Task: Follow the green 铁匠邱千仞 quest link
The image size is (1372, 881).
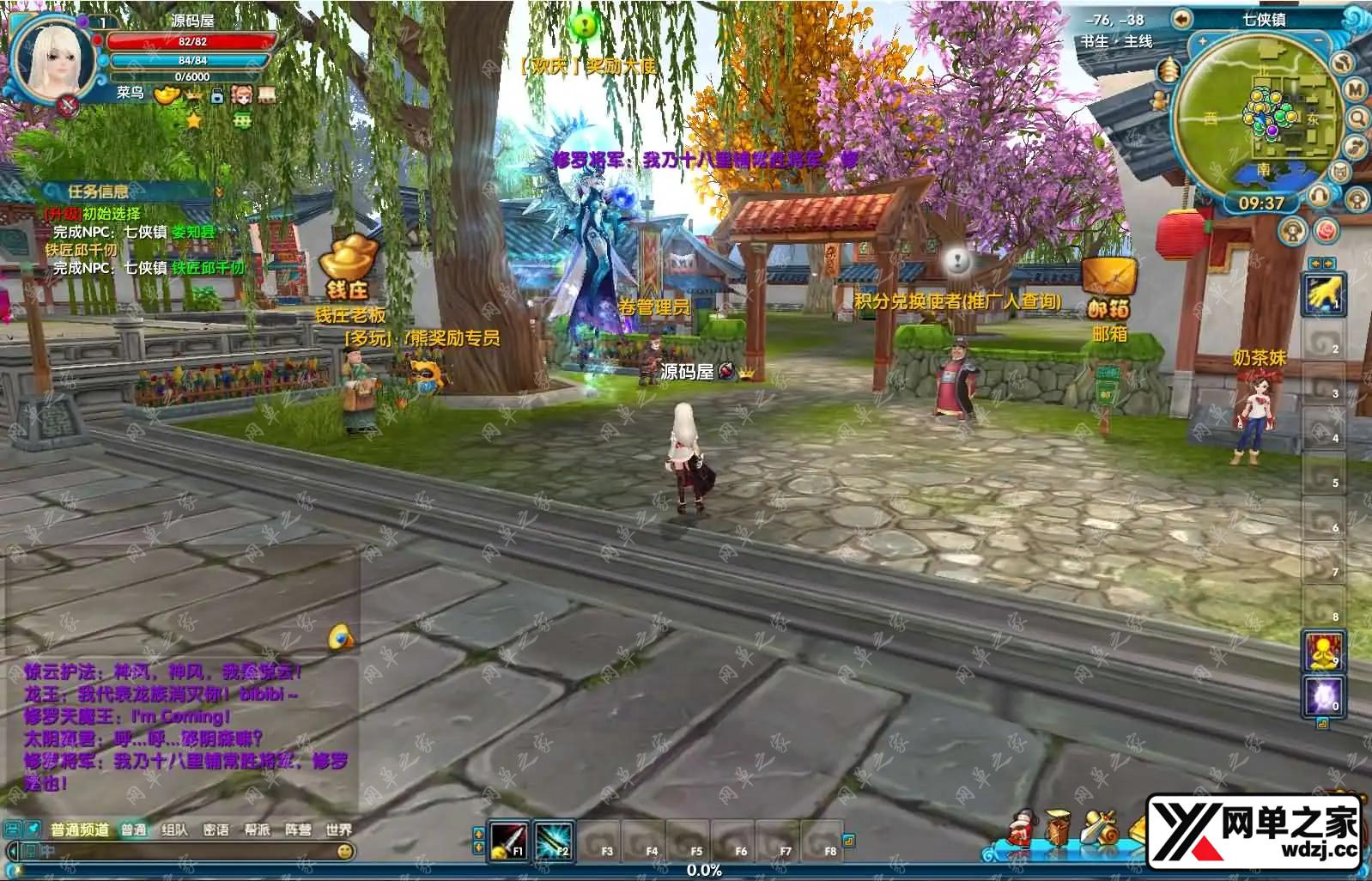Action: 208,268
